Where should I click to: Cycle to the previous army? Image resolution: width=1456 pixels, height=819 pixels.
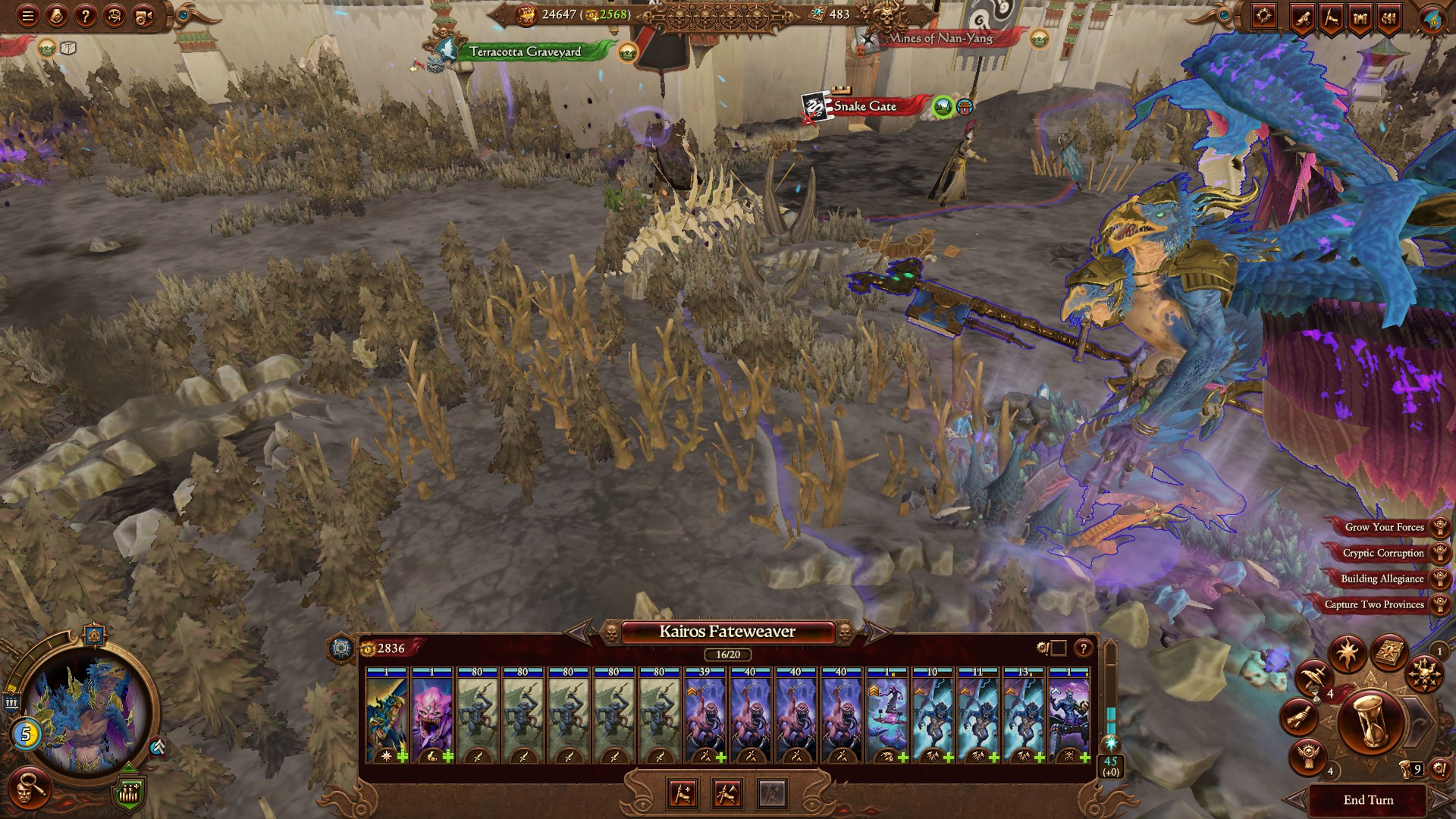click(578, 632)
